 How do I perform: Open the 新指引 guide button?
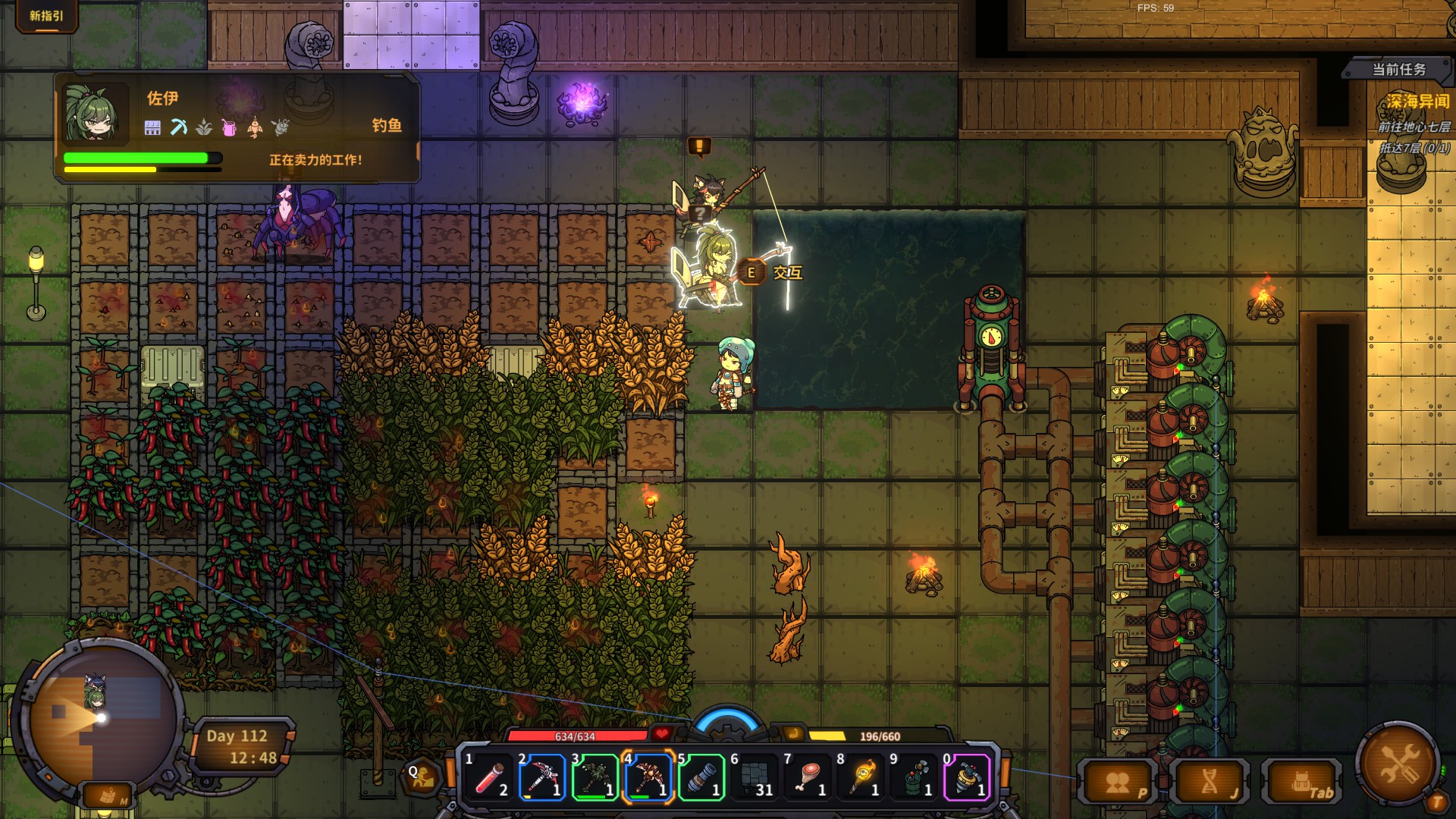[x=46, y=16]
